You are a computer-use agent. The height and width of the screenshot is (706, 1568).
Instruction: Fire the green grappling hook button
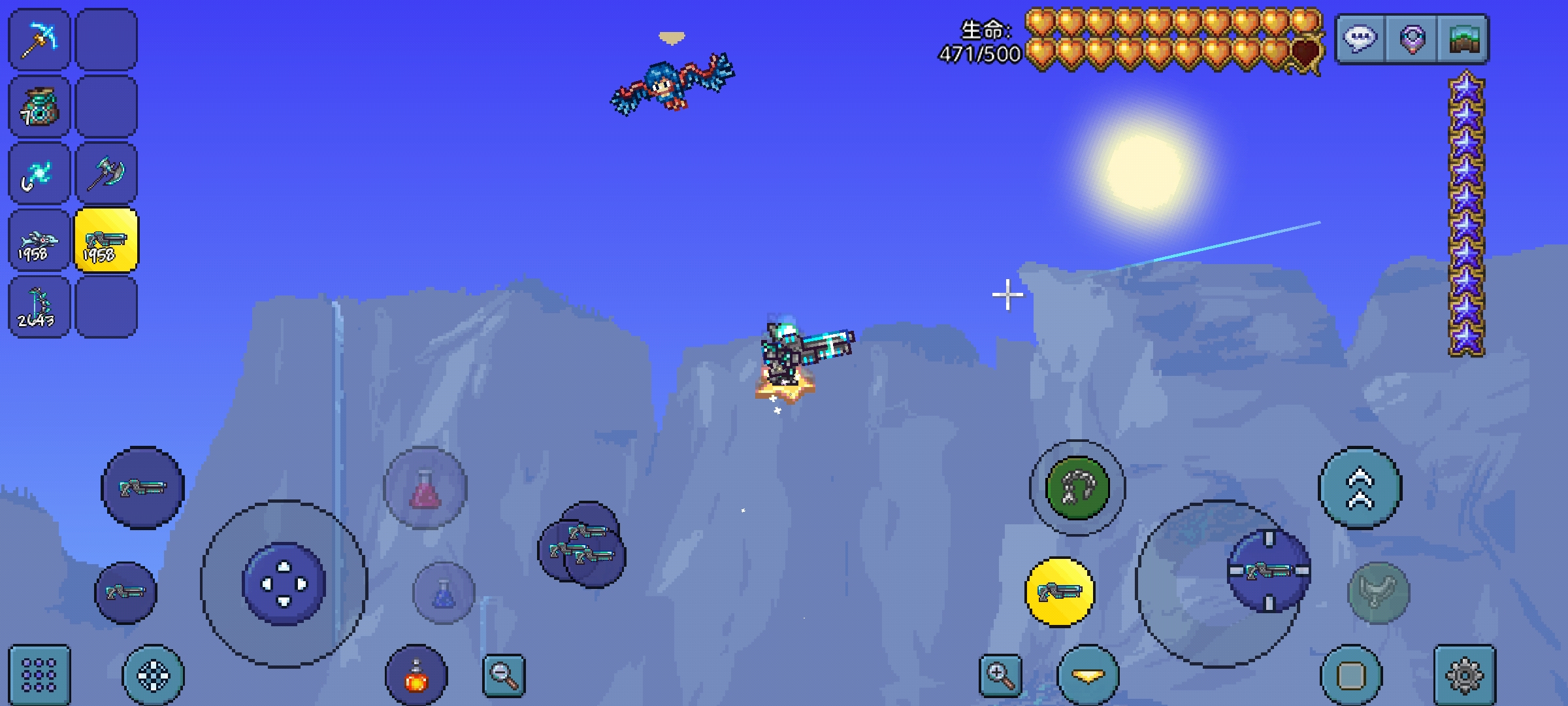click(1077, 488)
